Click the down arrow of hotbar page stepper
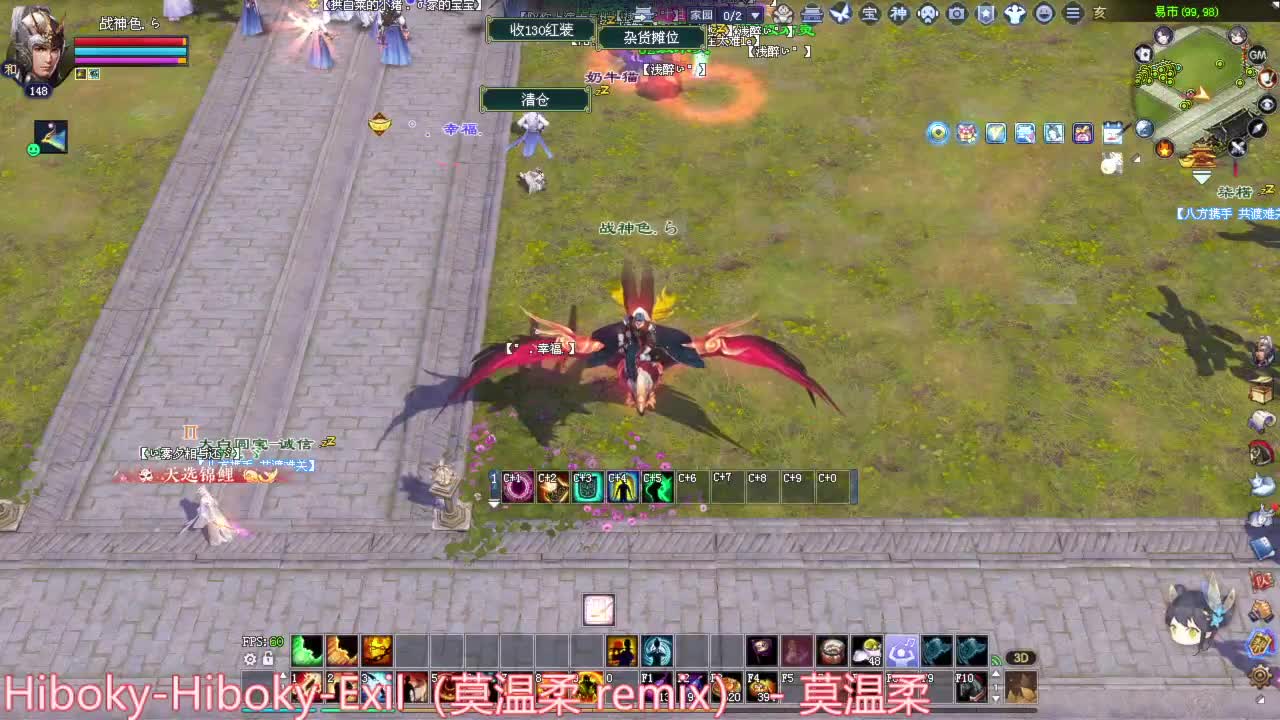 pyautogui.click(x=996, y=698)
